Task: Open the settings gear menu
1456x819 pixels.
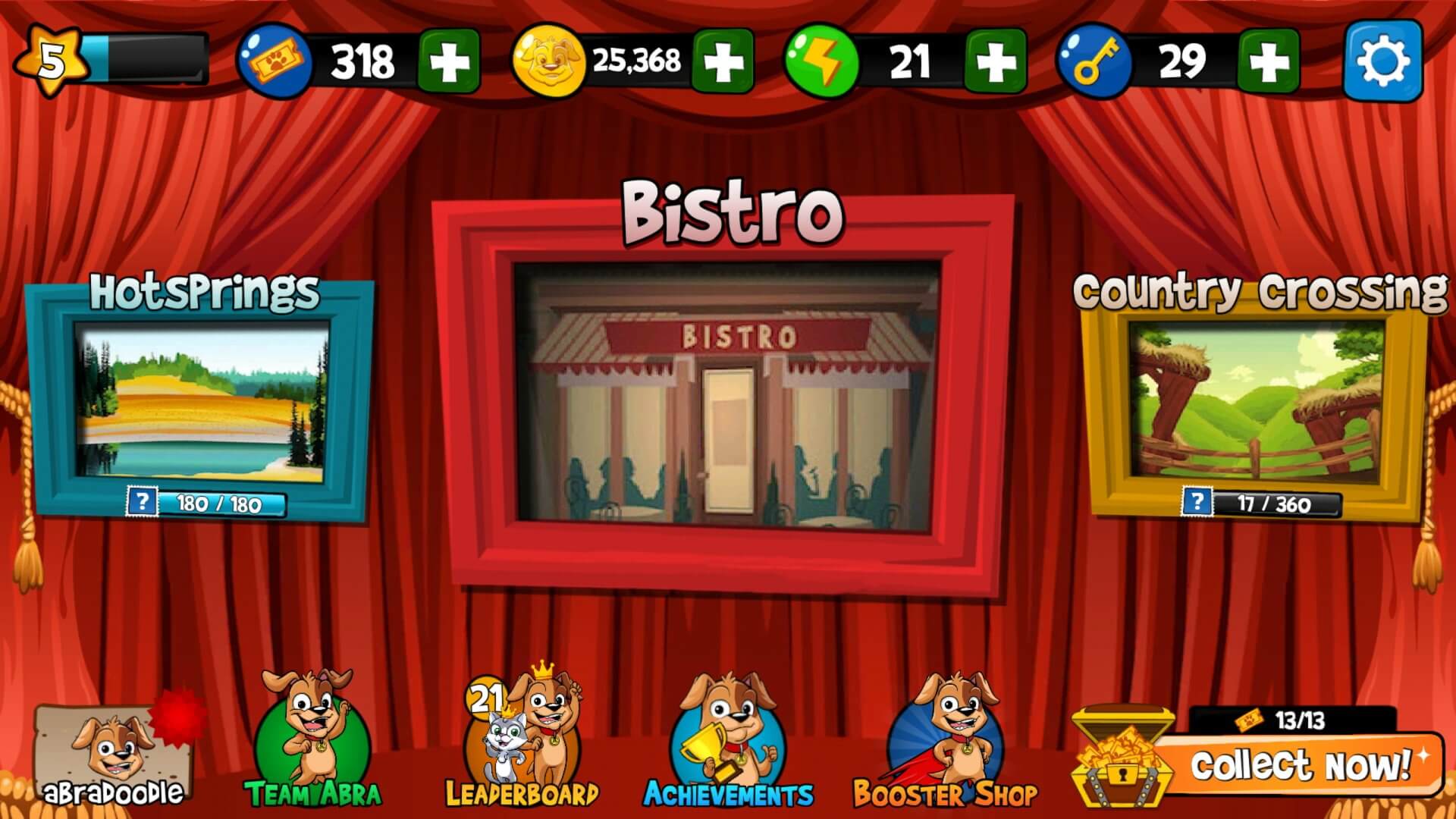Action: click(x=1382, y=61)
